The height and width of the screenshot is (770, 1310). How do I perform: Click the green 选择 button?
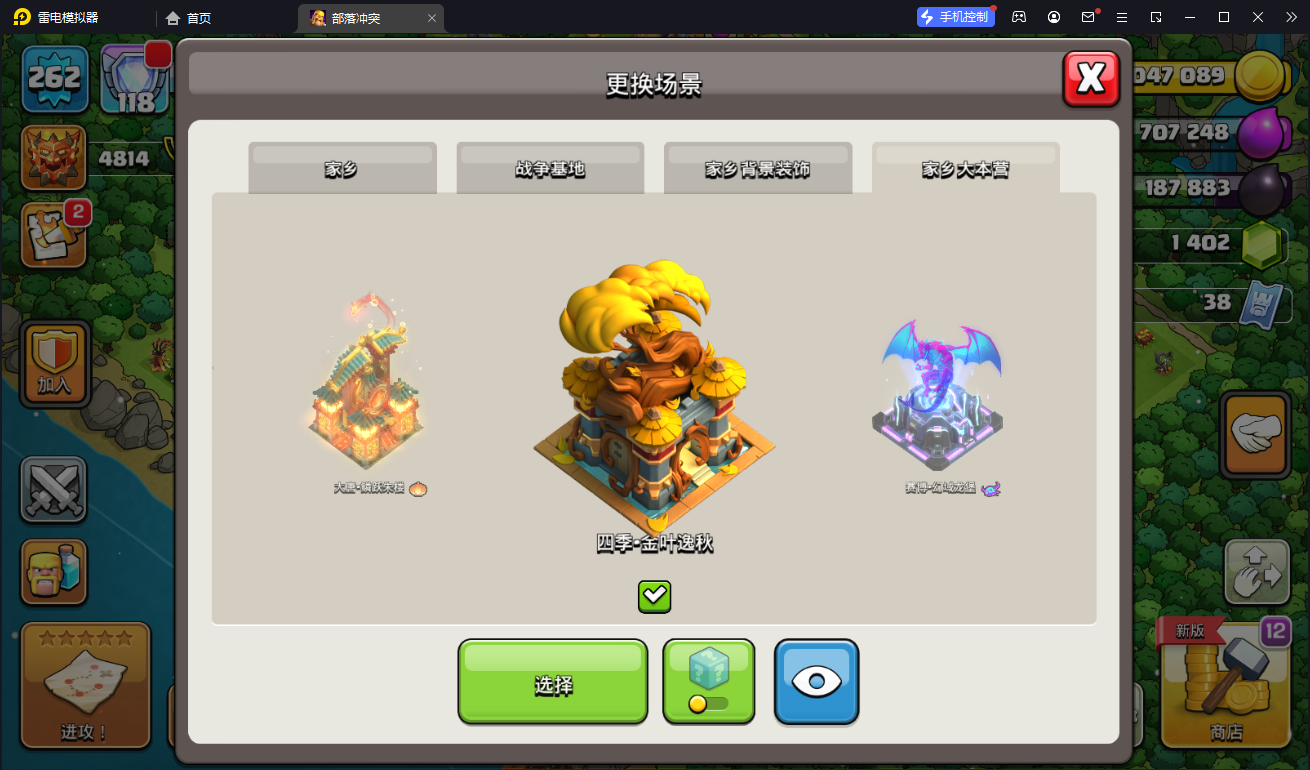[x=553, y=682]
